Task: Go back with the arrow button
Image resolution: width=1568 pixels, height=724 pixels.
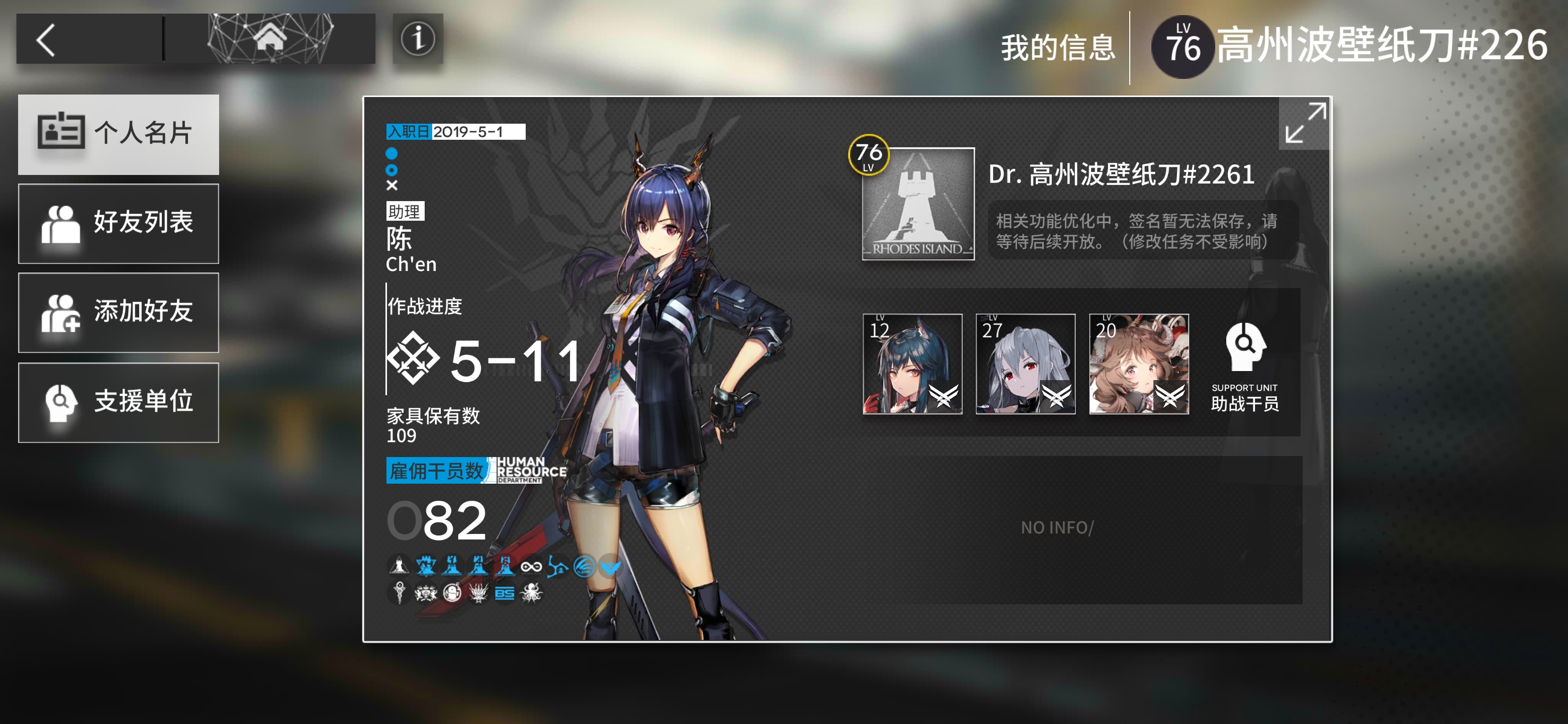Action: click(x=47, y=40)
